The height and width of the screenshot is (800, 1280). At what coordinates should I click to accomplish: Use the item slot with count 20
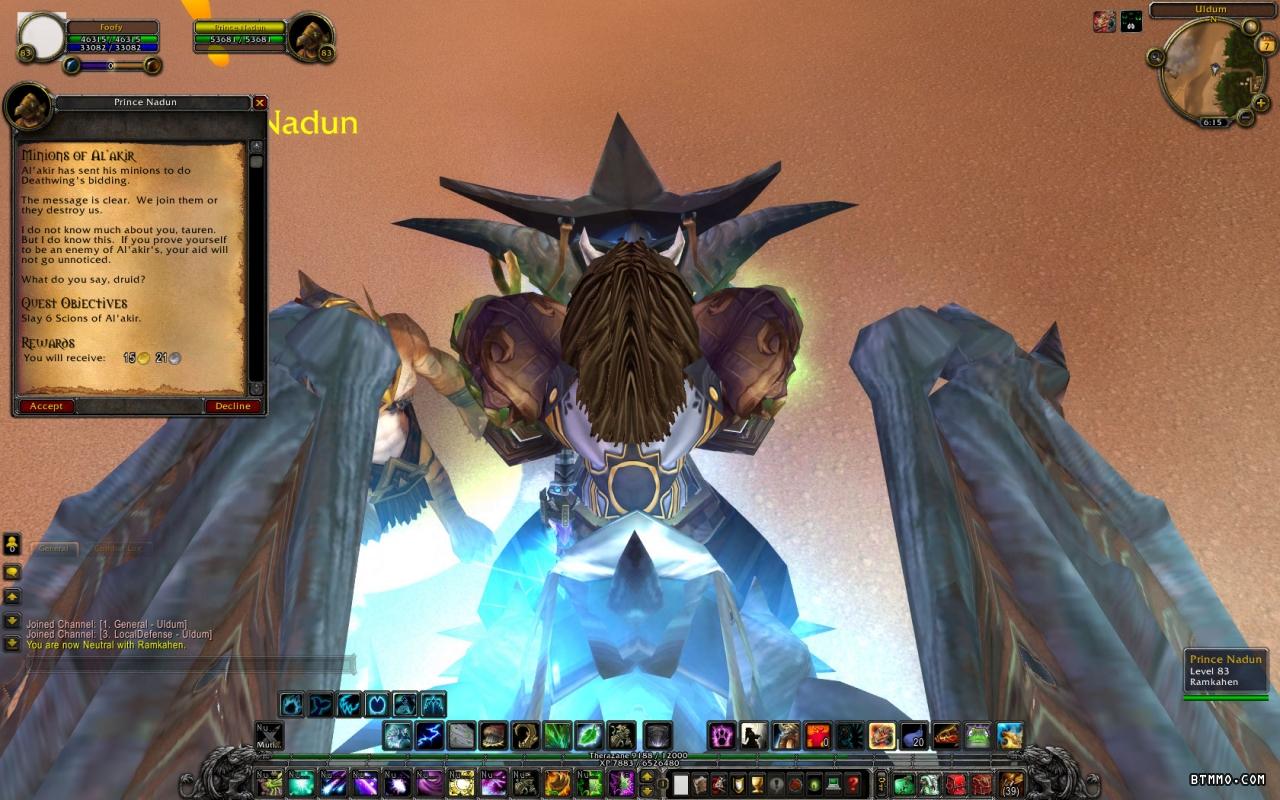click(x=914, y=736)
